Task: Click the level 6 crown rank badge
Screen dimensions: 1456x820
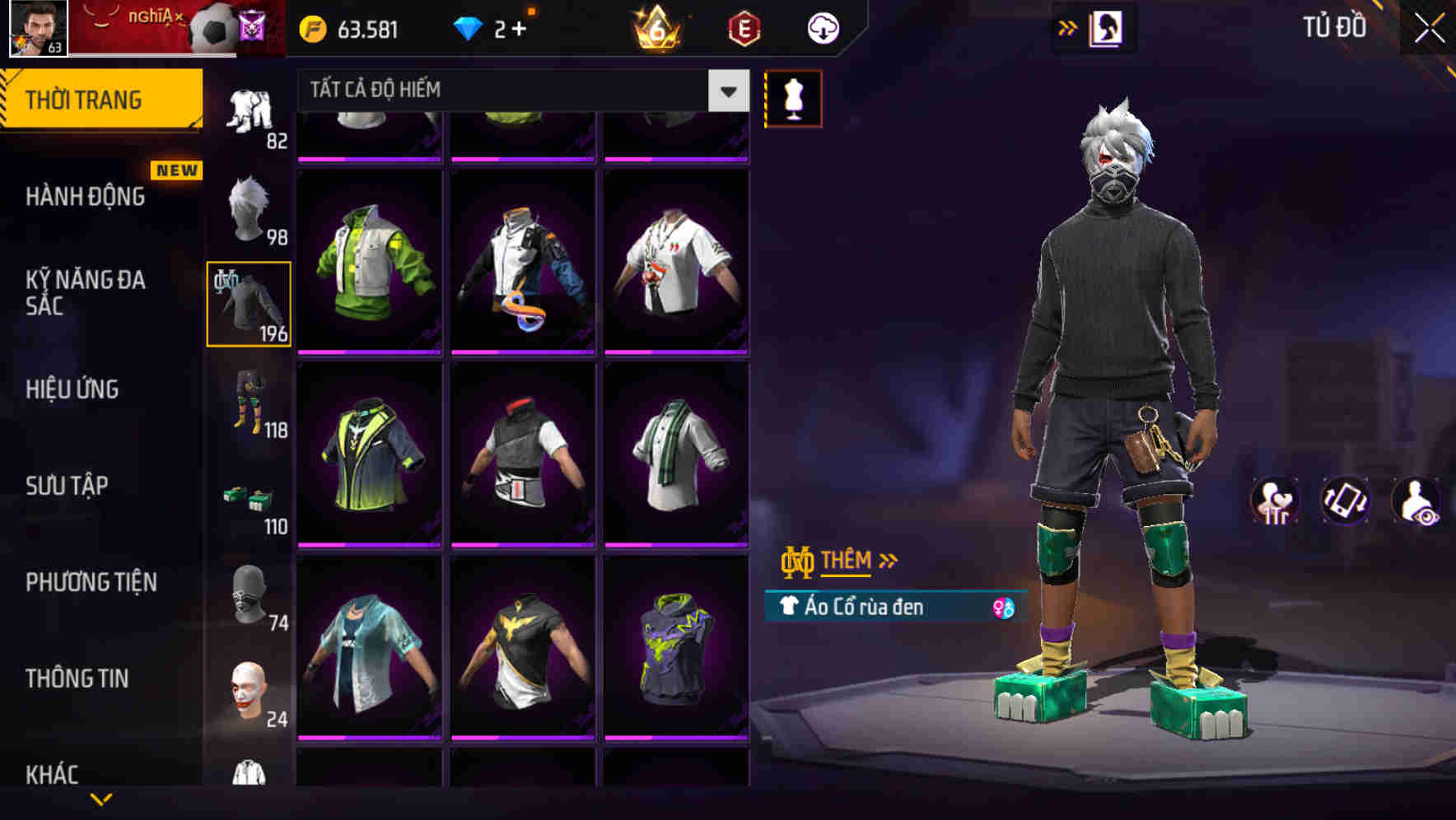Action: pyautogui.click(x=656, y=27)
